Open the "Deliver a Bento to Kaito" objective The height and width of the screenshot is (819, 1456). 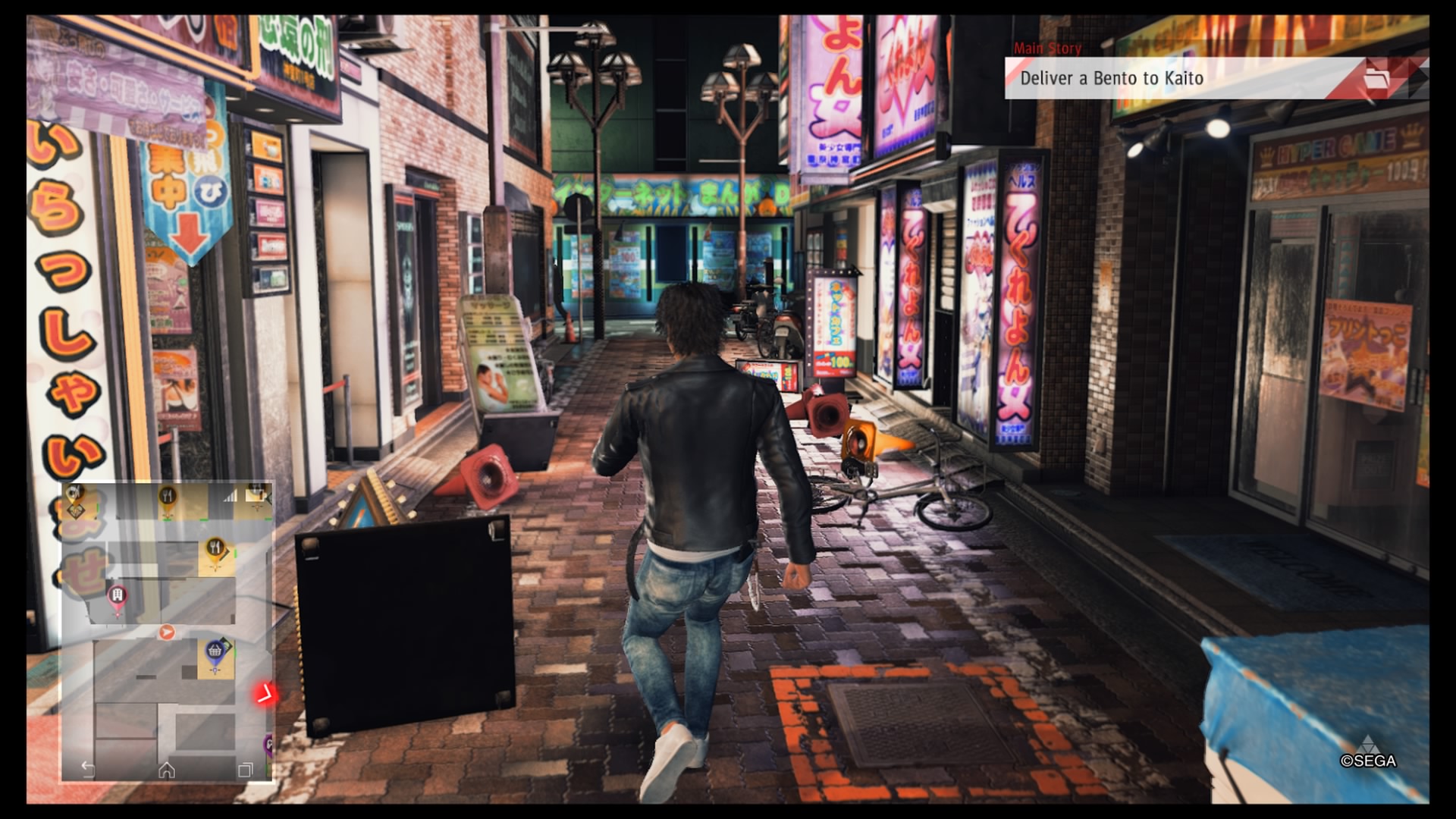[1112, 78]
